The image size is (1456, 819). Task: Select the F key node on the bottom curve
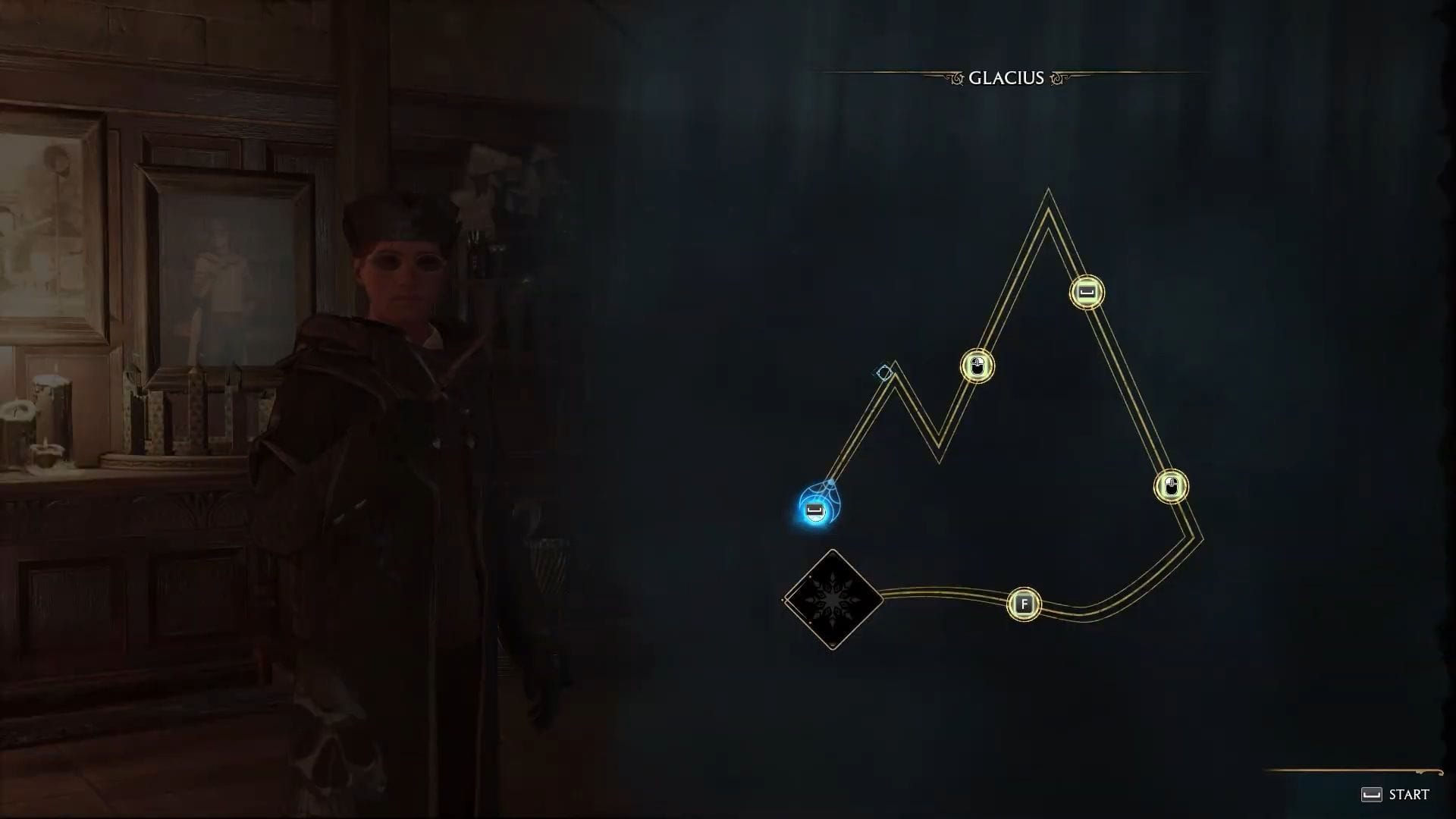[x=1024, y=604]
